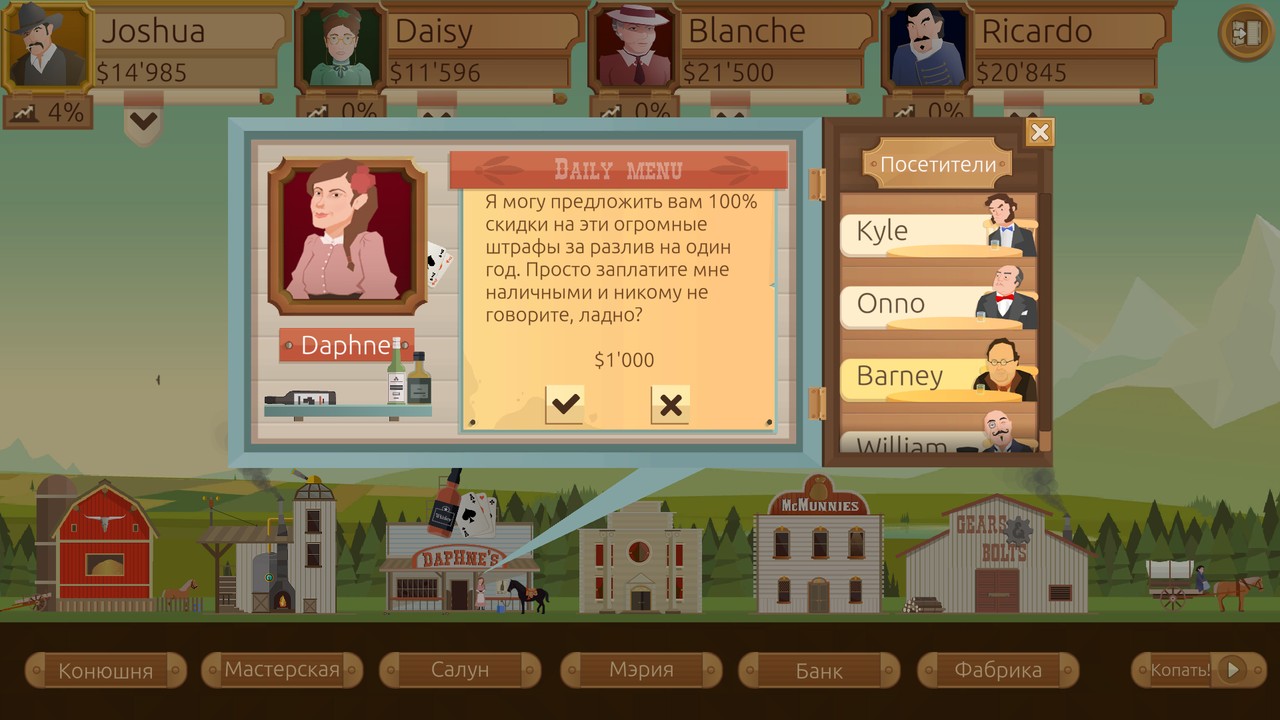Accept Daphne's $1'000 offer with checkmark
Image resolution: width=1280 pixels, height=720 pixels.
(565, 404)
